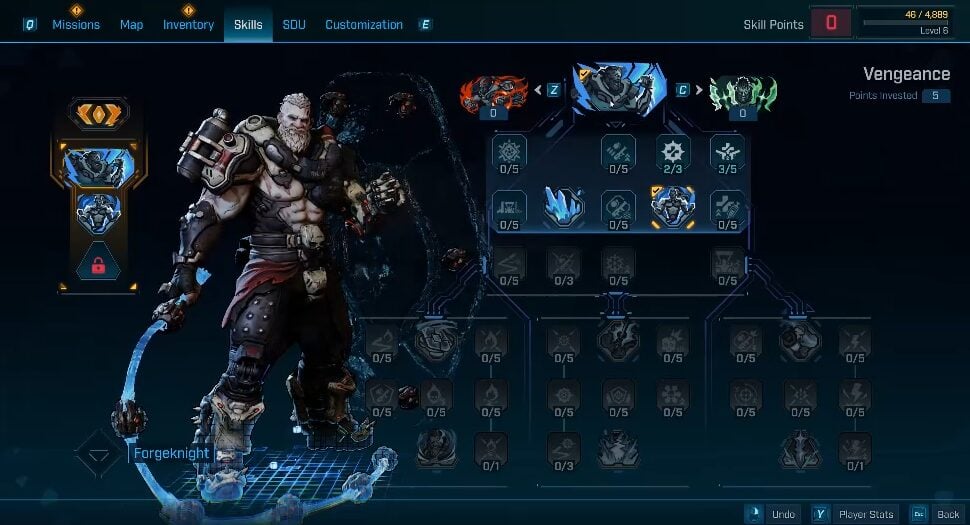Select the checked blue figure augment skill
Image resolution: width=970 pixels, height=525 pixels.
tap(673, 207)
